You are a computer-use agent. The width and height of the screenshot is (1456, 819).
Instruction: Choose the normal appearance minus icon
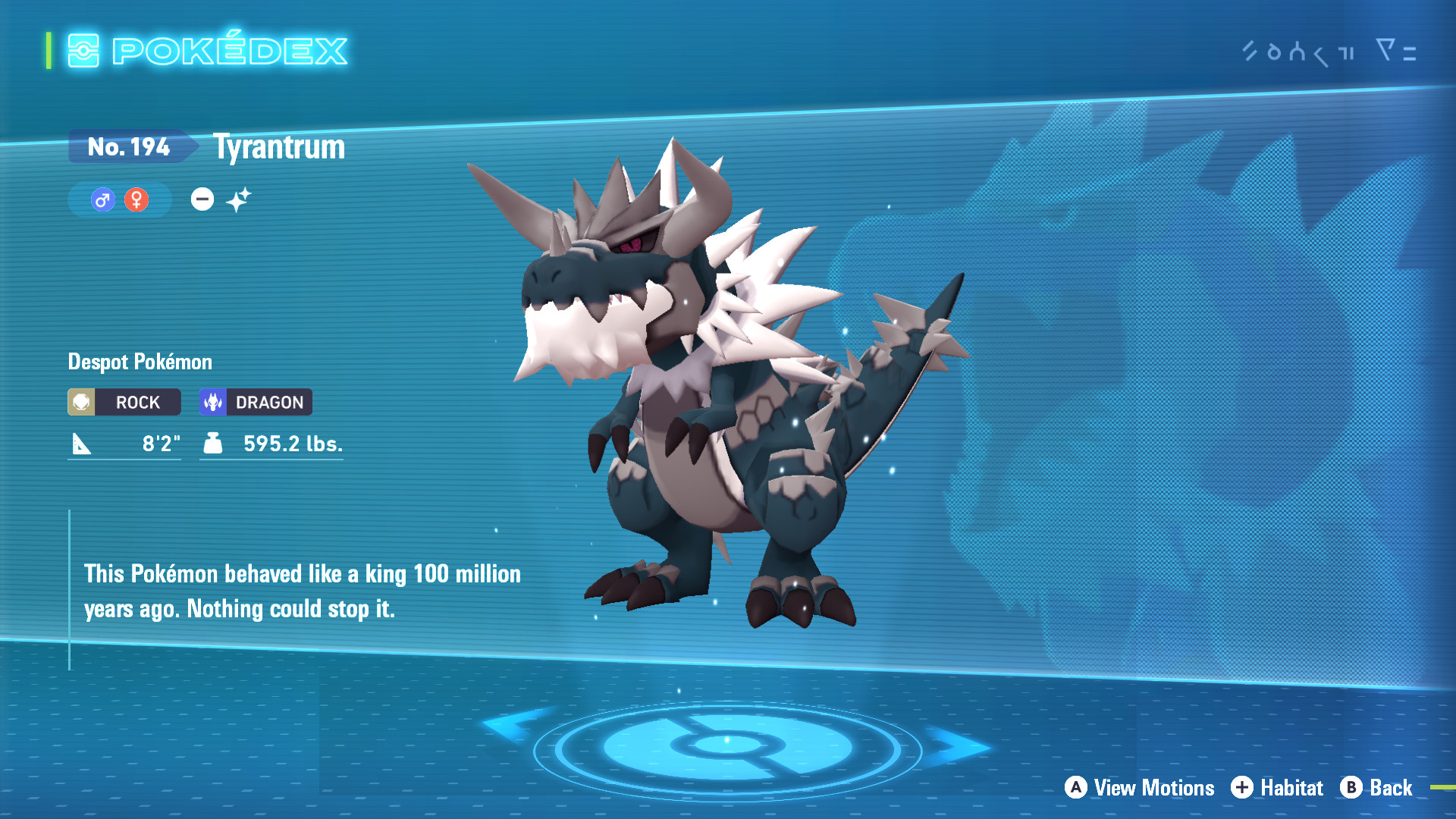[202, 199]
